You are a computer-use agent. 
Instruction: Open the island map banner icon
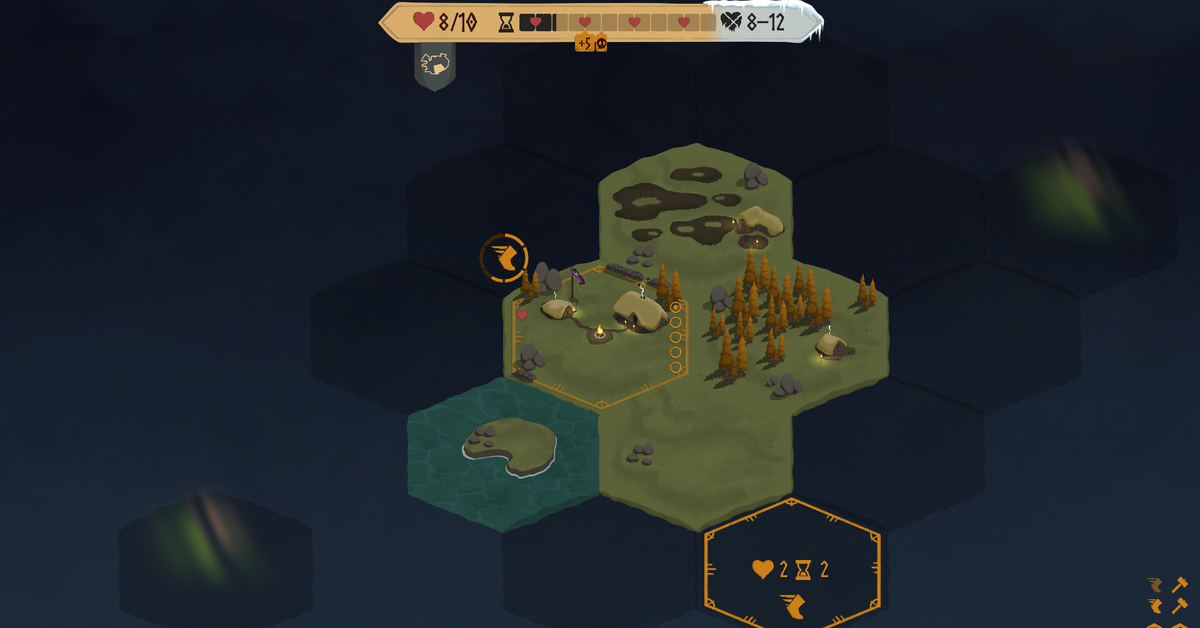pyautogui.click(x=435, y=65)
